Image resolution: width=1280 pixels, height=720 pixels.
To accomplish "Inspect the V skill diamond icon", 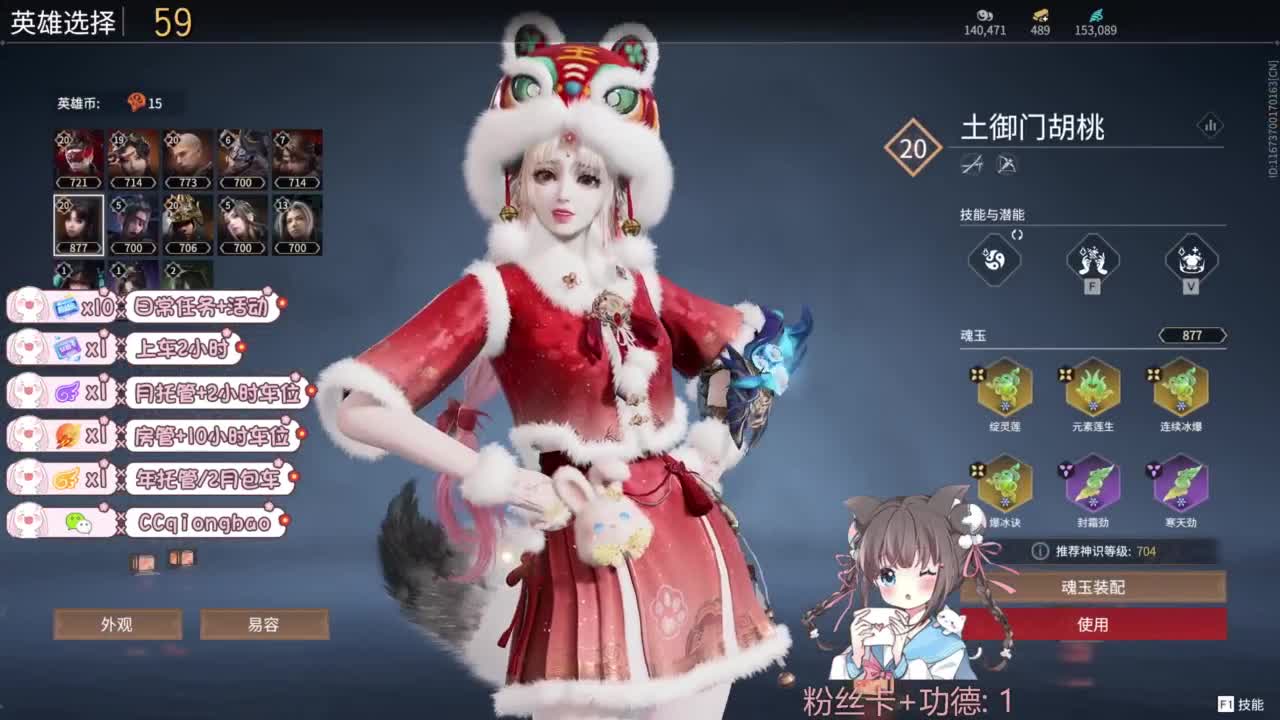I will tap(1190, 260).
